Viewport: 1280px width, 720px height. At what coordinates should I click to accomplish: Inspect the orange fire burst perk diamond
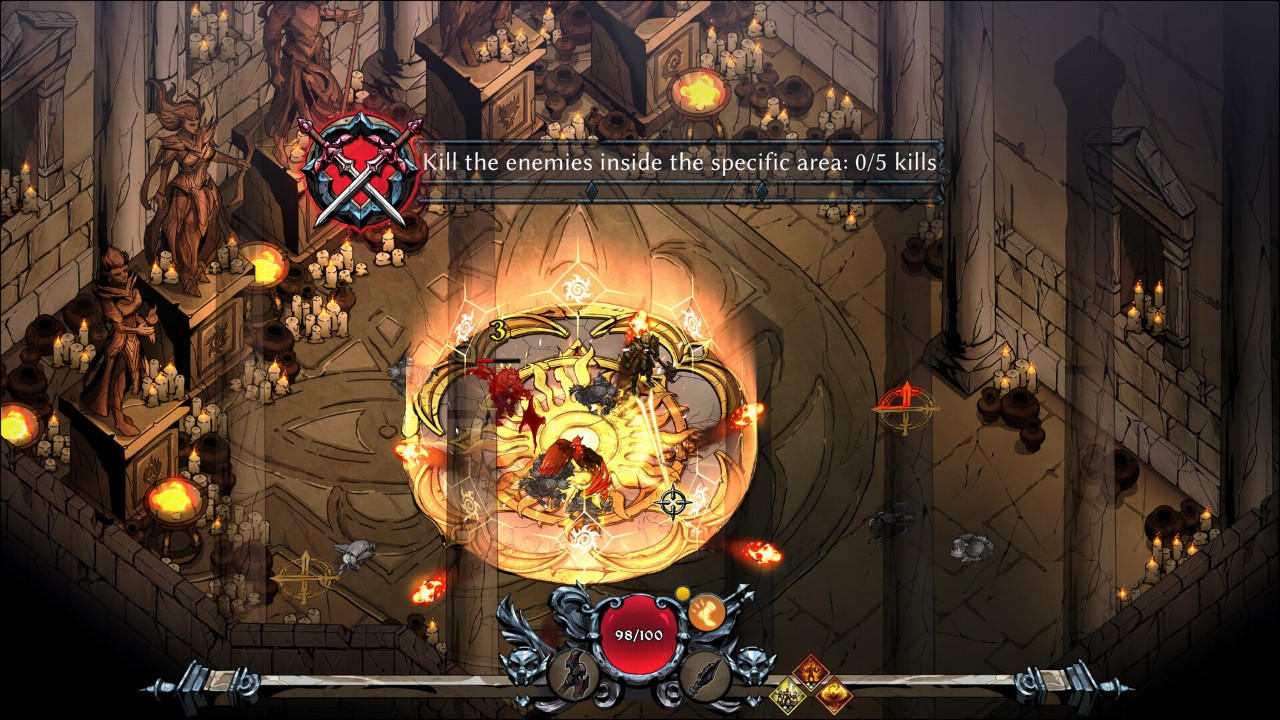831,692
